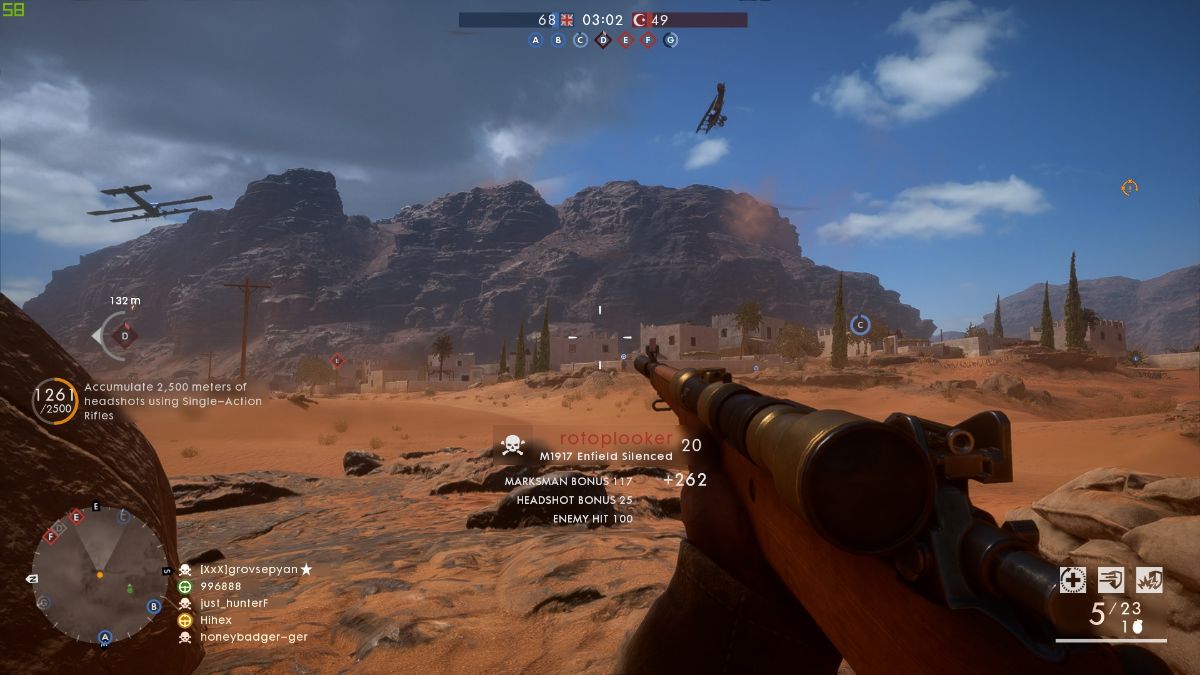Select the blue C objective marker over the village
Viewport: 1200px width, 675px height.
pos(859,324)
